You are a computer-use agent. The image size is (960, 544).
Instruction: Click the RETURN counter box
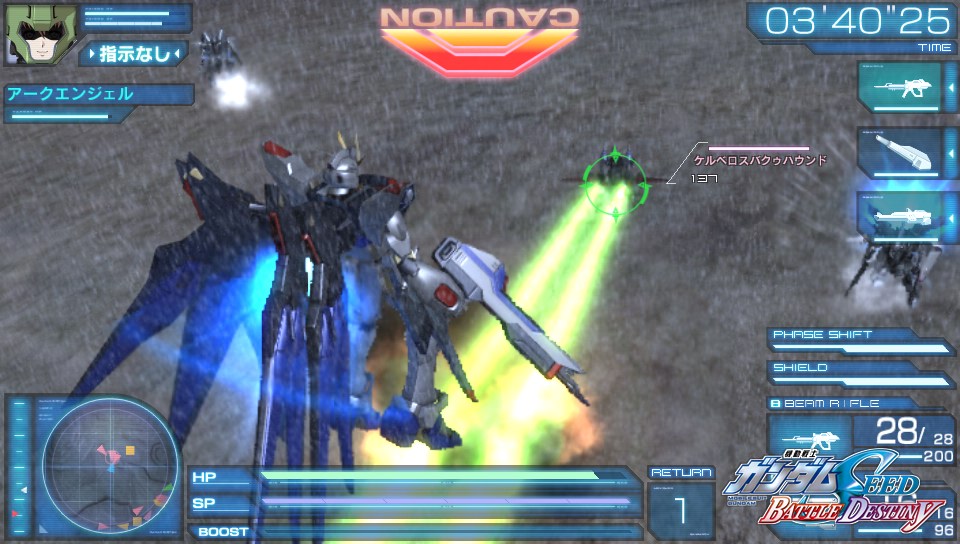(680, 503)
